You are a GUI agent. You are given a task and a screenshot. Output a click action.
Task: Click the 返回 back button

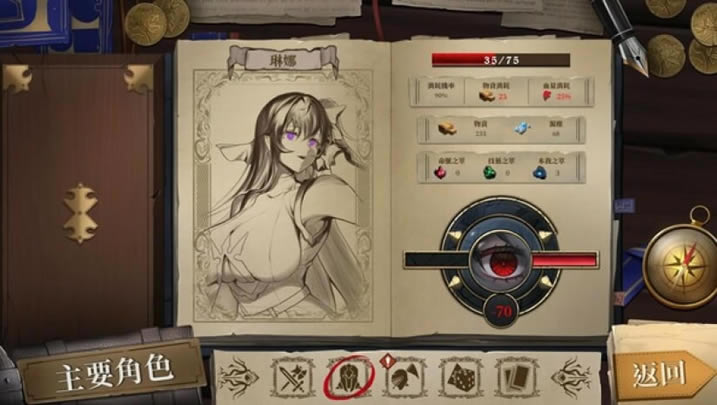(659, 374)
